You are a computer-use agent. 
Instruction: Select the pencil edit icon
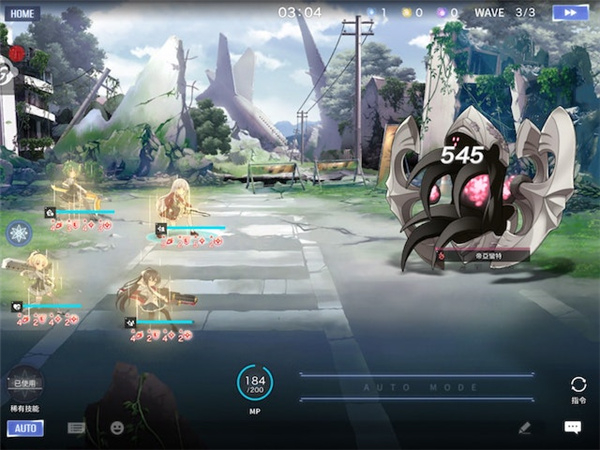coord(525,427)
